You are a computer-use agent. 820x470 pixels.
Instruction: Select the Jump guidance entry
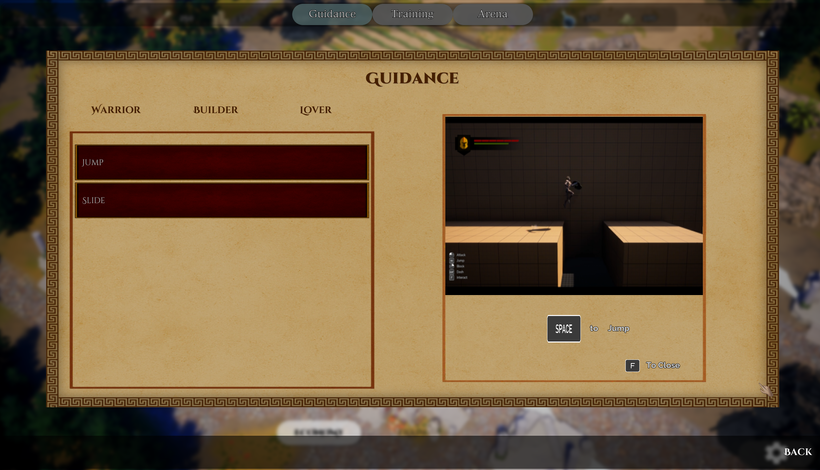pos(222,163)
